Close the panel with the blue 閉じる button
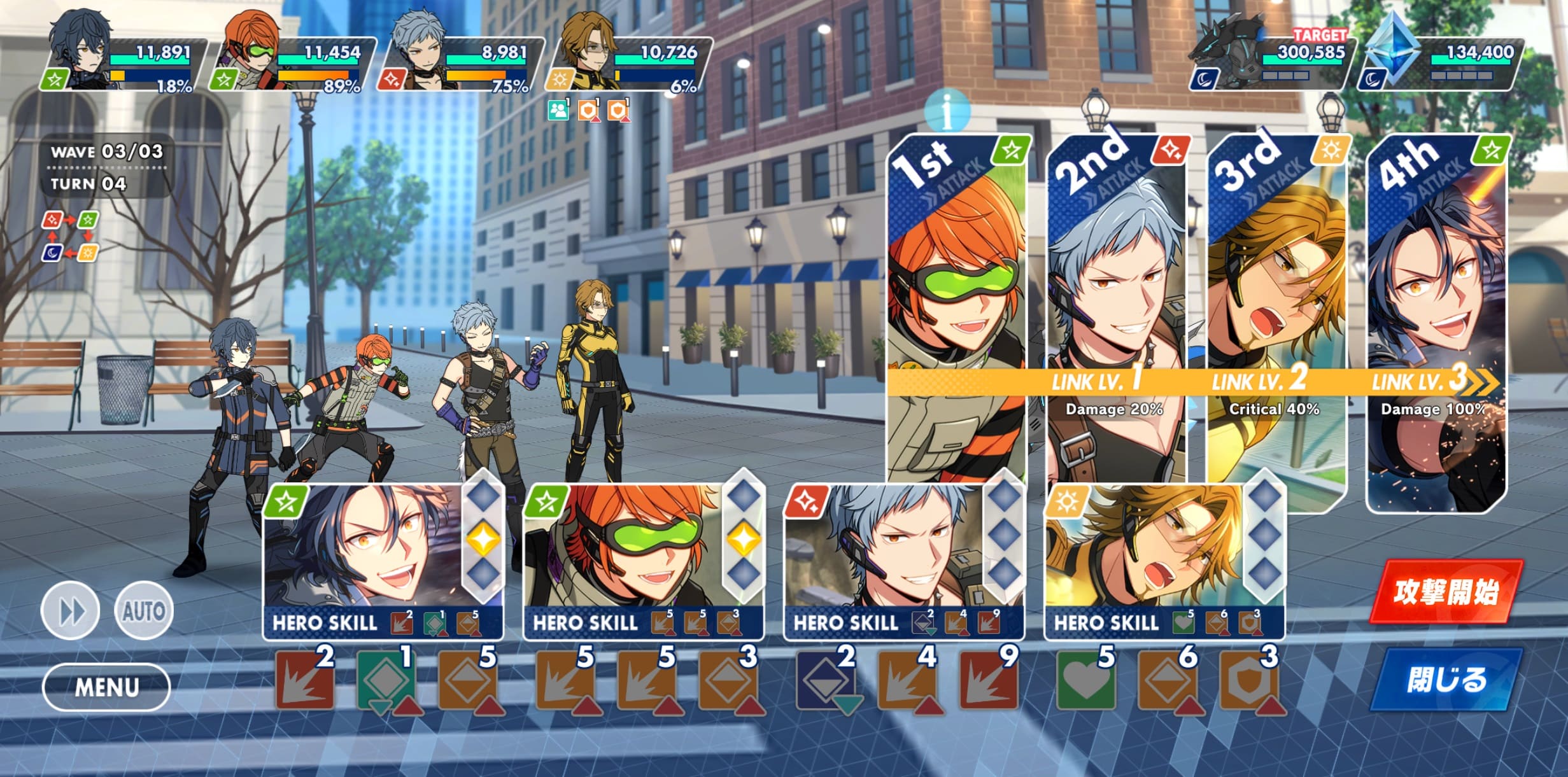The width and height of the screenshot is (1568, 777). click(x=1445, y=680)
